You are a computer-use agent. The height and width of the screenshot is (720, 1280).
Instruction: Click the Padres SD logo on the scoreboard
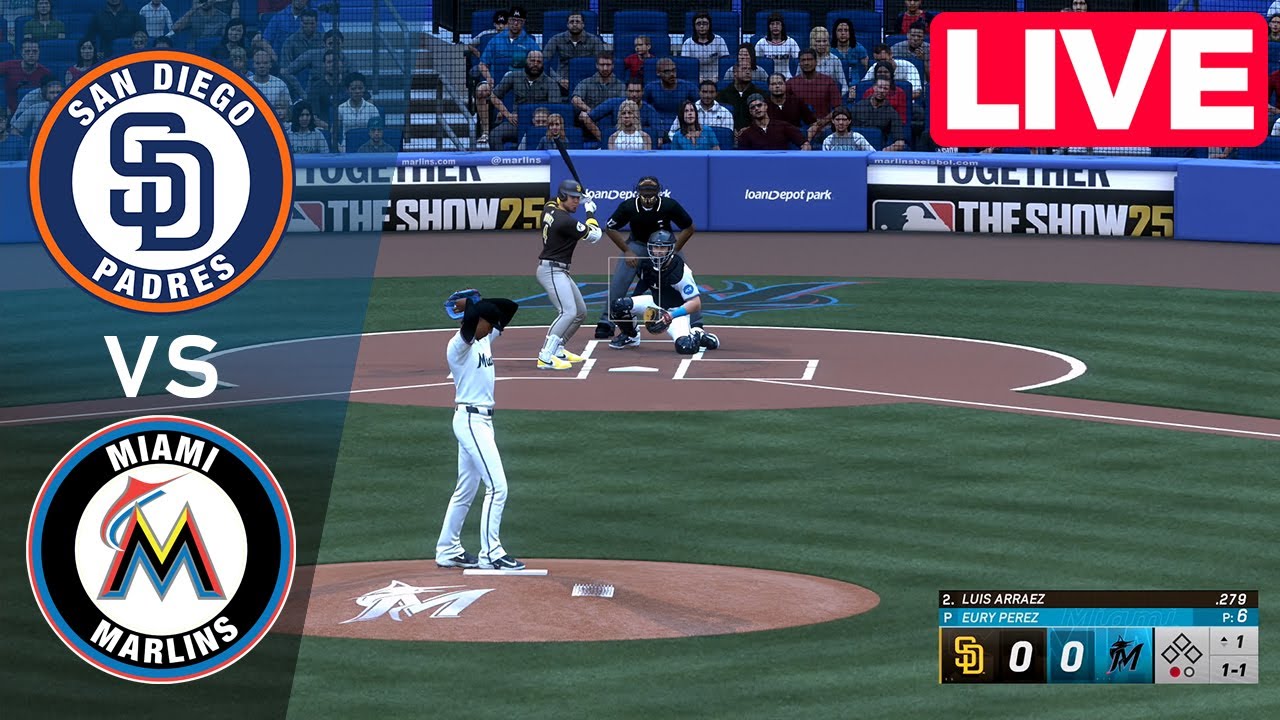pos(969,654)
